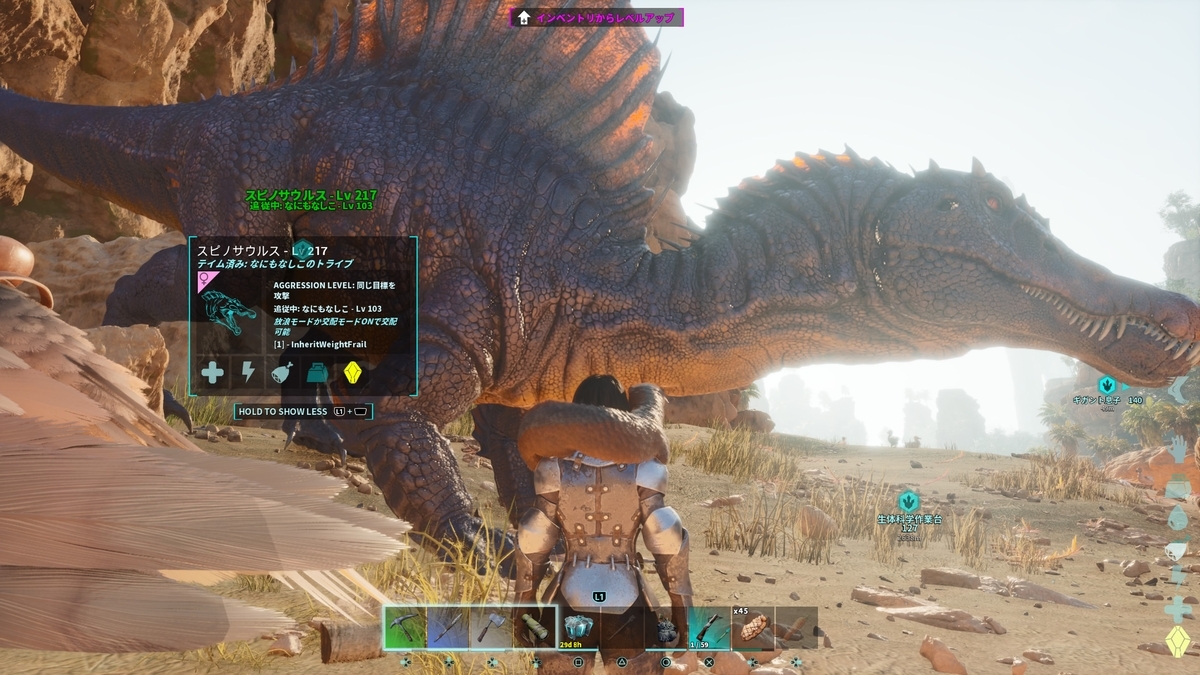This screenshot has width=1200, height=675.
Task: Click the bio-science workbench map marker
Action: coord(908,501)
